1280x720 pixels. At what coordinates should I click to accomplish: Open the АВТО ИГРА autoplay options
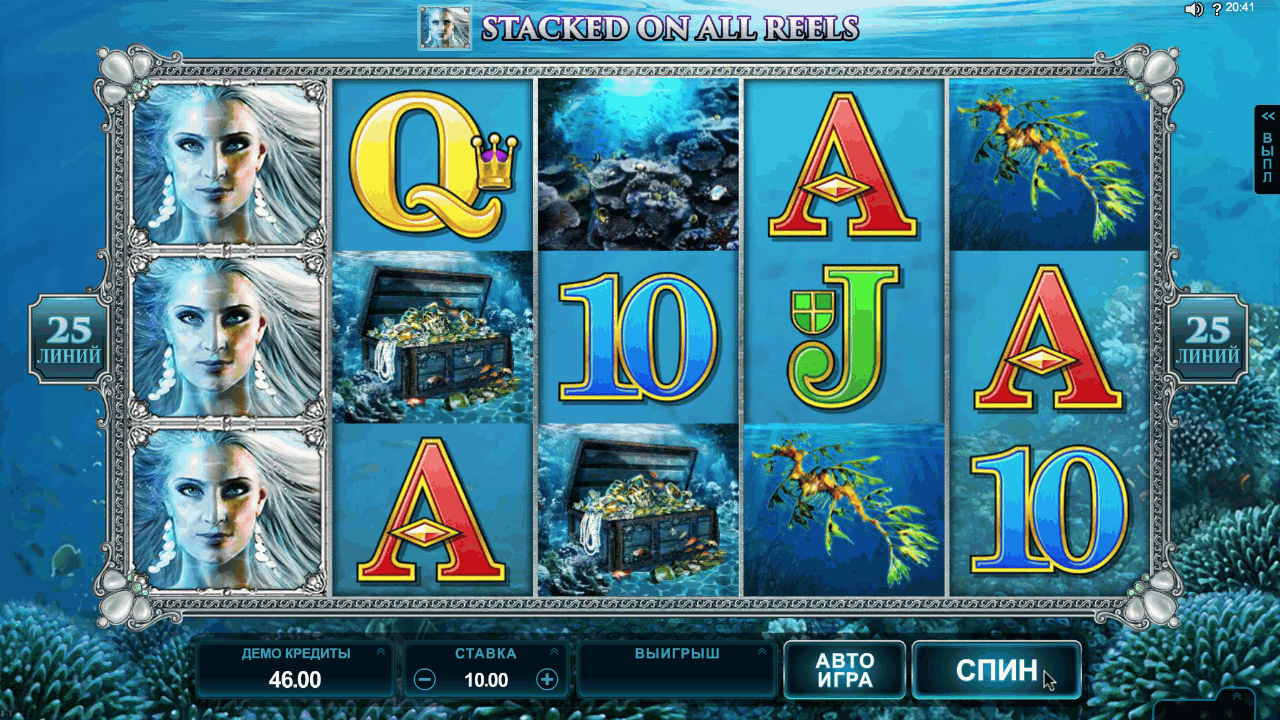(x=845, y=670)
